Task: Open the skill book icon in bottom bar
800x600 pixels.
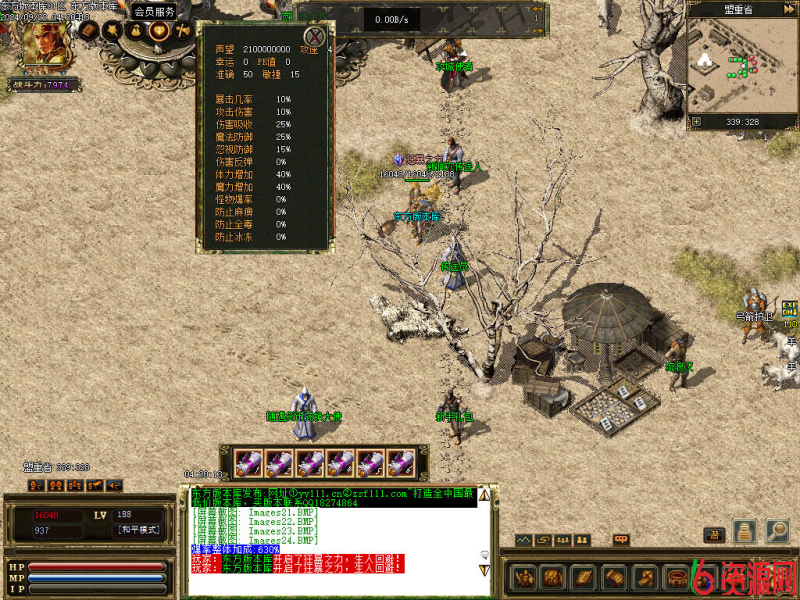Action: tap(583, 577)
